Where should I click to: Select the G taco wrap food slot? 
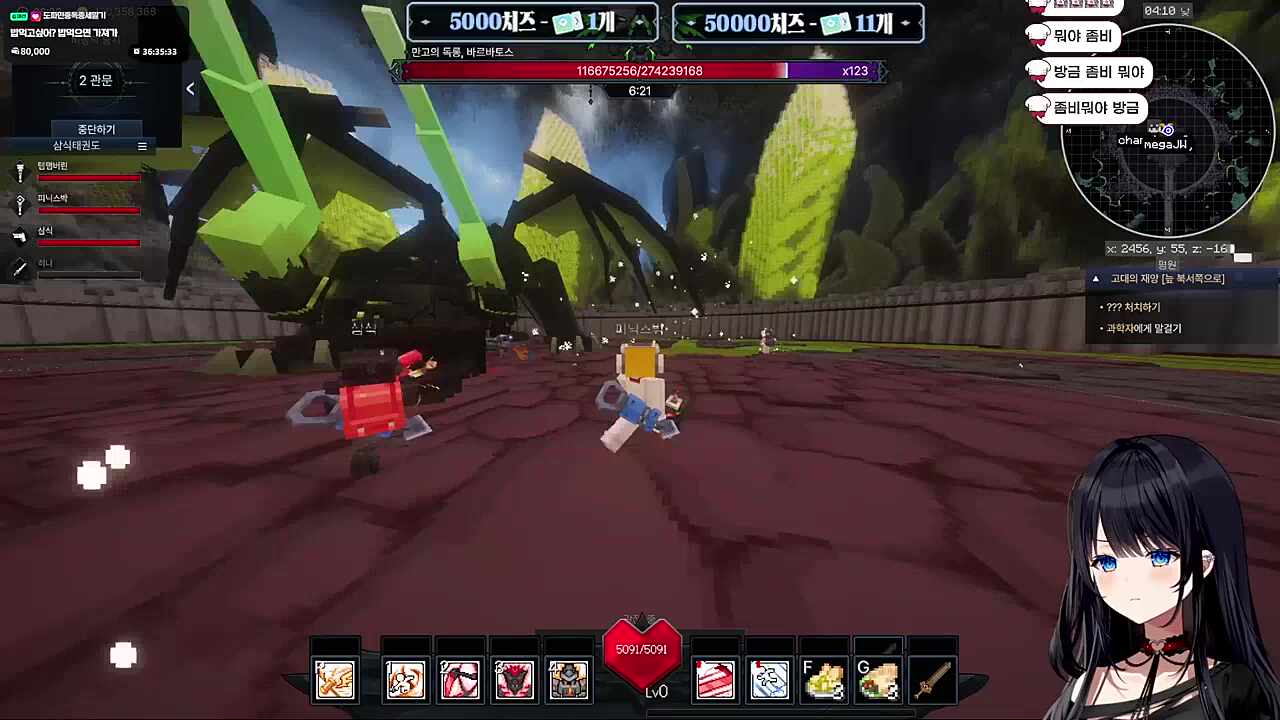coord(877,680)
